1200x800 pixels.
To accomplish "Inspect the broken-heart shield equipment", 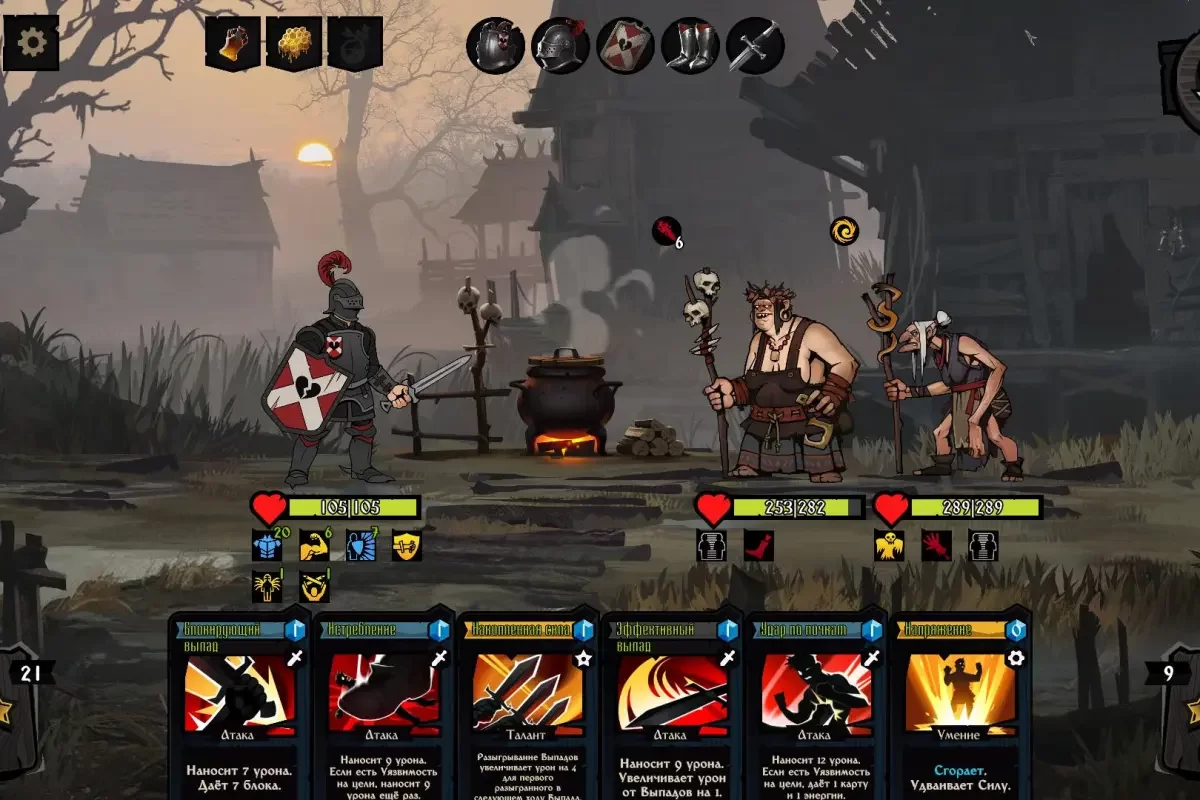I will [x=625, y=46].
